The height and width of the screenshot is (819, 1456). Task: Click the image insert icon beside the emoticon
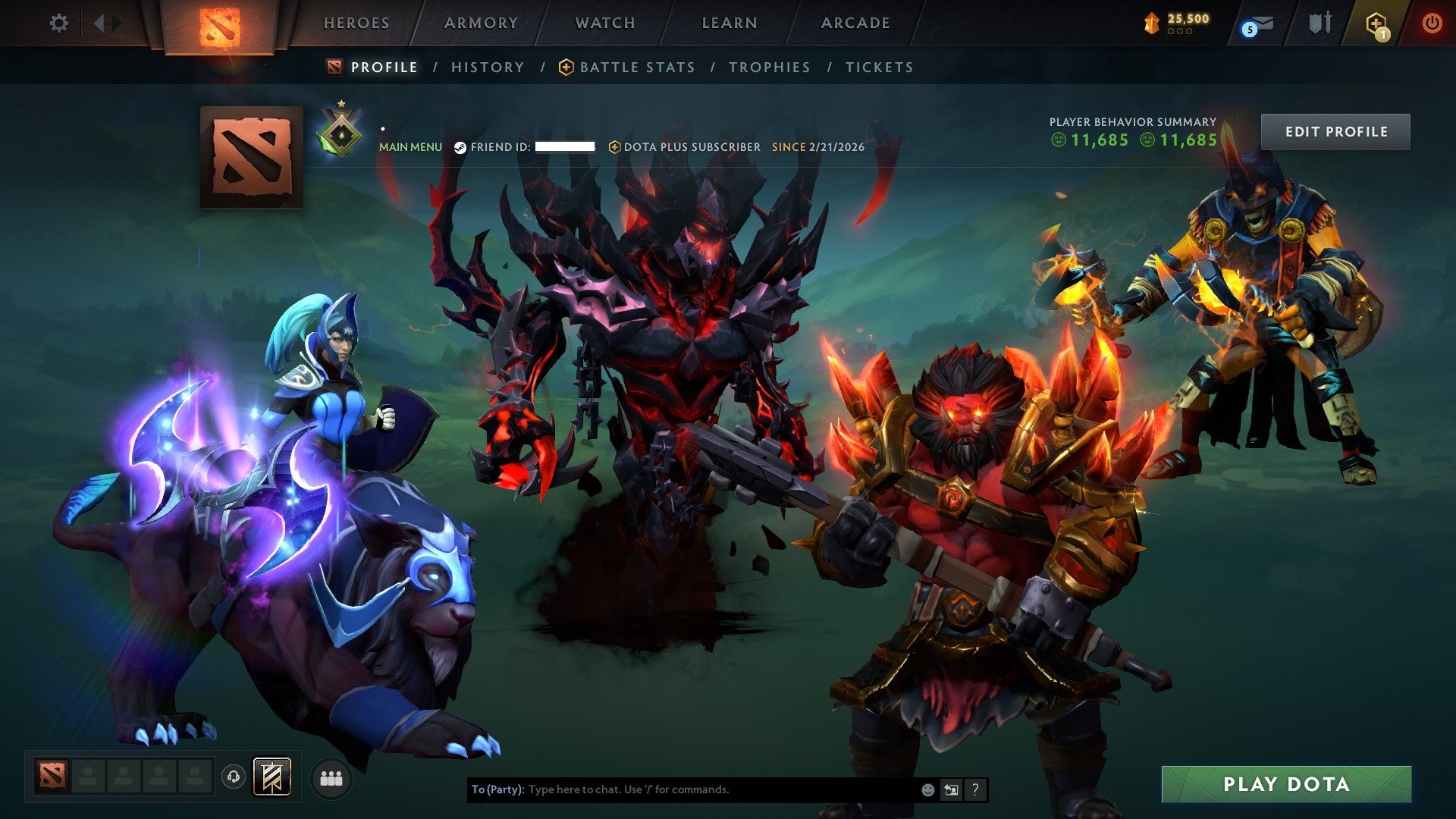pyautogui.click(x=951, y=789)
